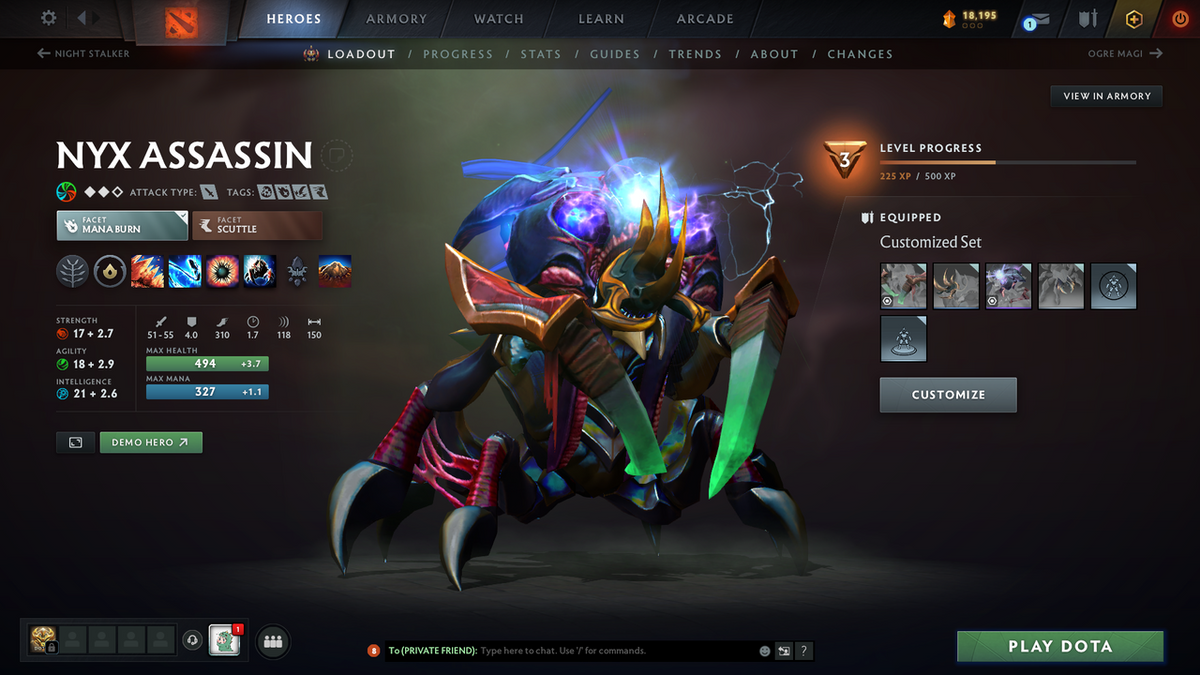Go to previous hero Night Stalker
The width and height of the screenshot is (1200, 675).
point(84,54)
